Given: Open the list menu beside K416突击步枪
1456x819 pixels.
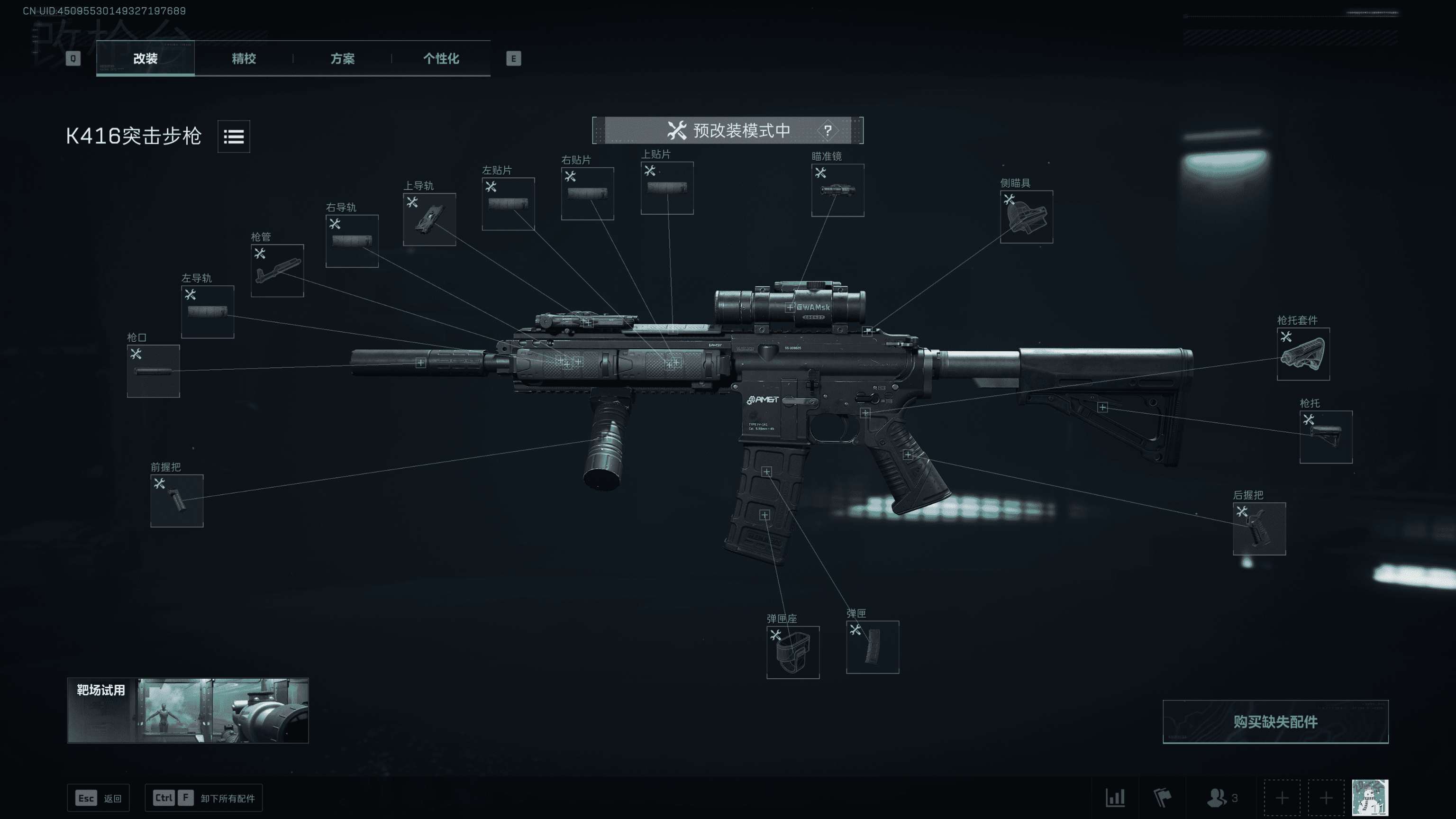Looking at the screenshot, I should tap(234, 136).
